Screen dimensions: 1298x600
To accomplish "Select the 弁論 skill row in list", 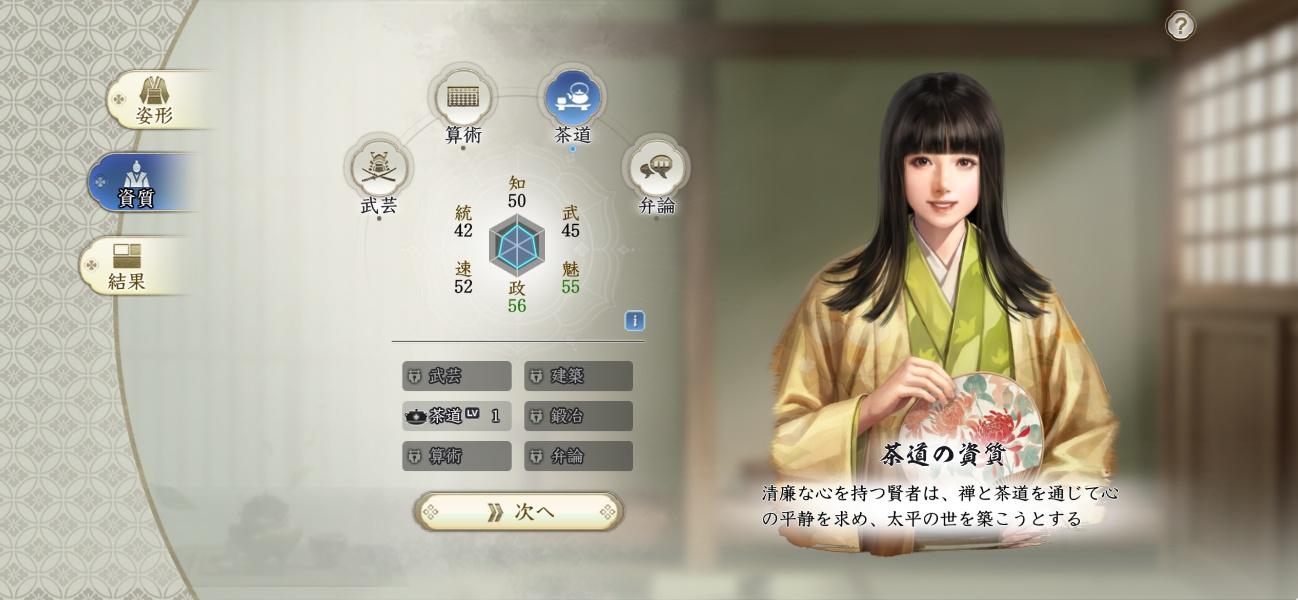I will pos(578,456).
